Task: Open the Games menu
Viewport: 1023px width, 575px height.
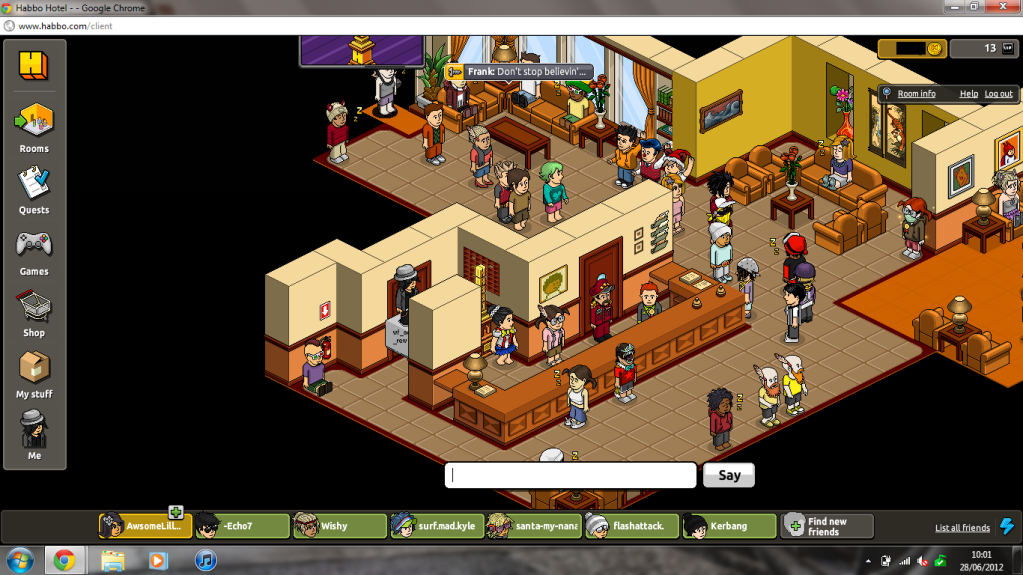Action: 34,250
